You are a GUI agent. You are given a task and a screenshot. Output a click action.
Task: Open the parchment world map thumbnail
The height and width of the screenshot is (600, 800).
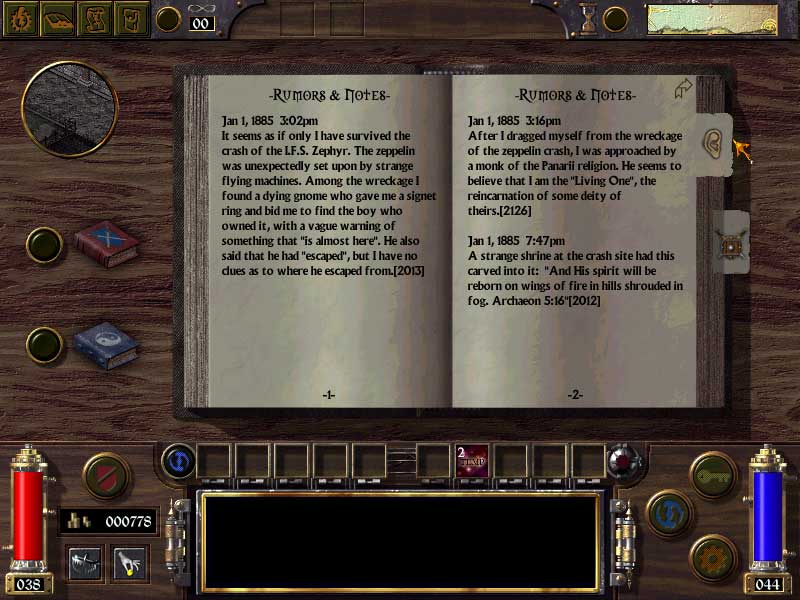pos(712,19)
